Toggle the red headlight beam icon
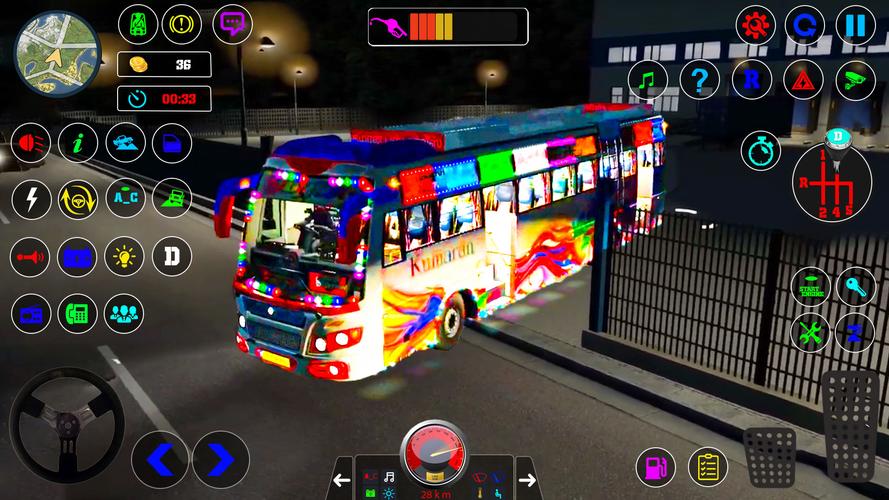 30,143
